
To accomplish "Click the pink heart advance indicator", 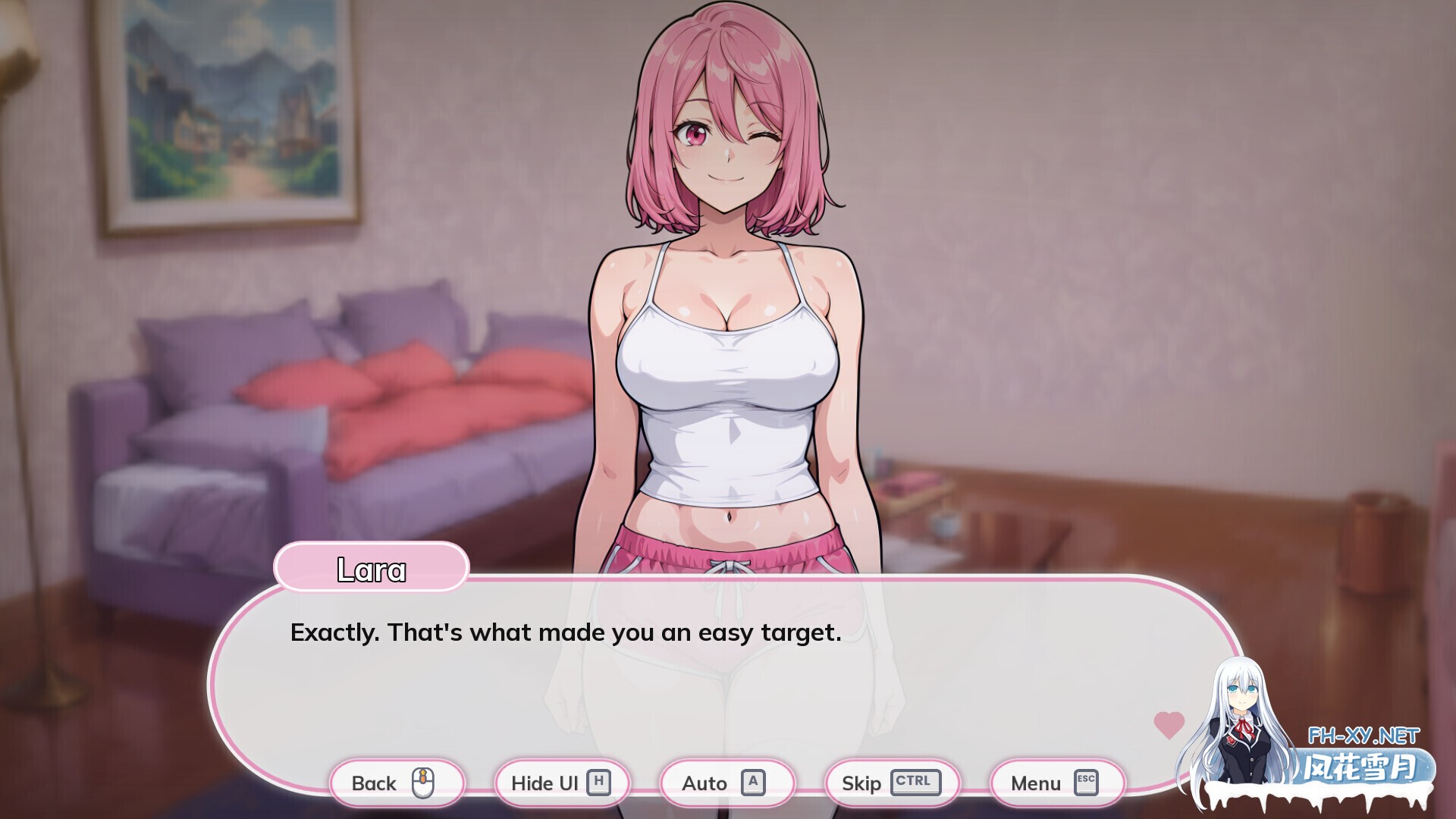I will pyautogui.click(x=1169, y=725).
